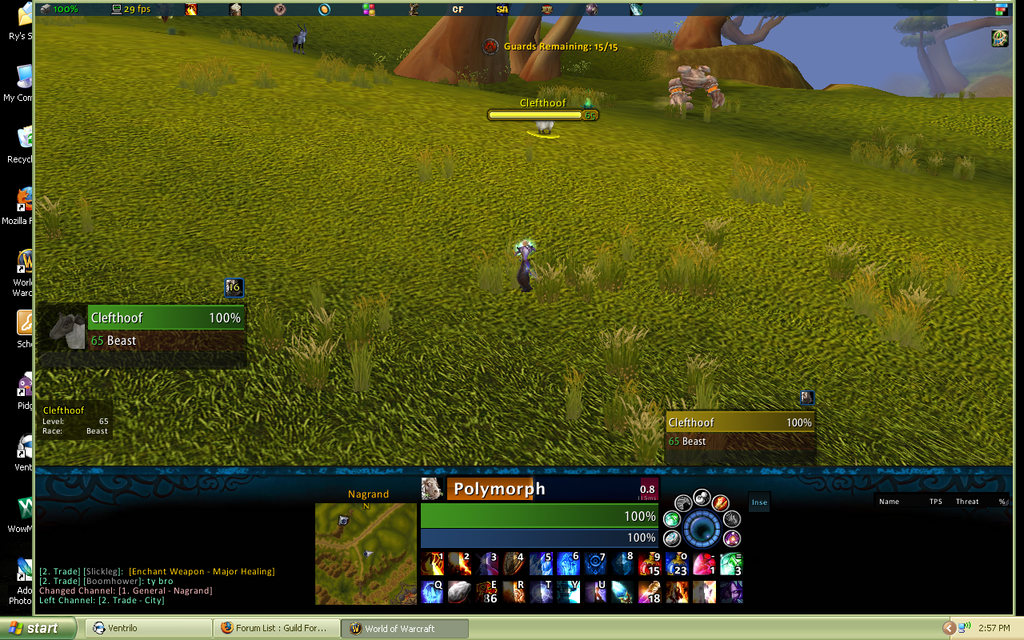The width and height of the screenshot is (1024, 640).
Task: Activate the spell bound to Q
Action: click(x=432, y=592)
